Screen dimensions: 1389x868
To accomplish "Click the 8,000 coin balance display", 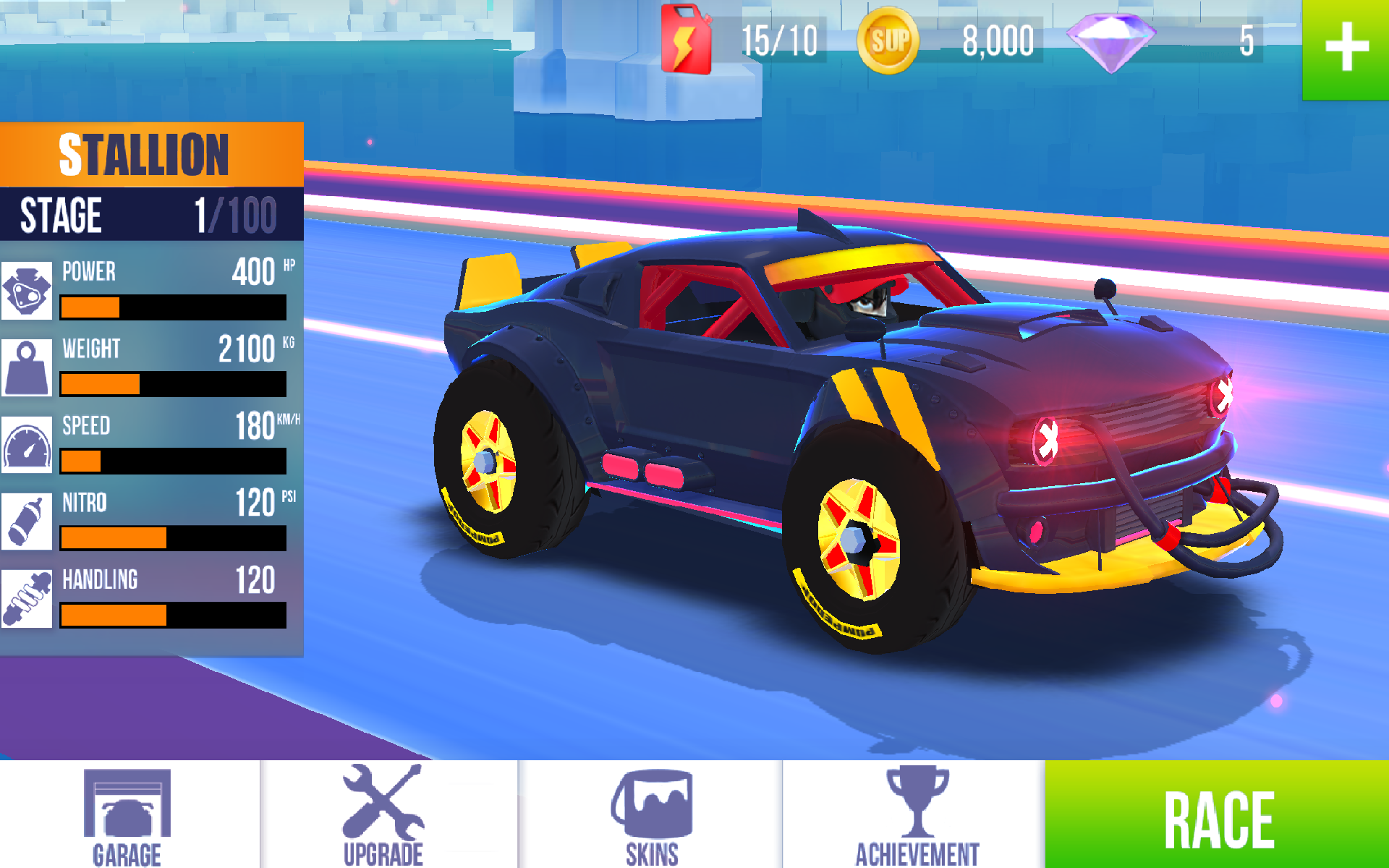I will coord(997,40).
